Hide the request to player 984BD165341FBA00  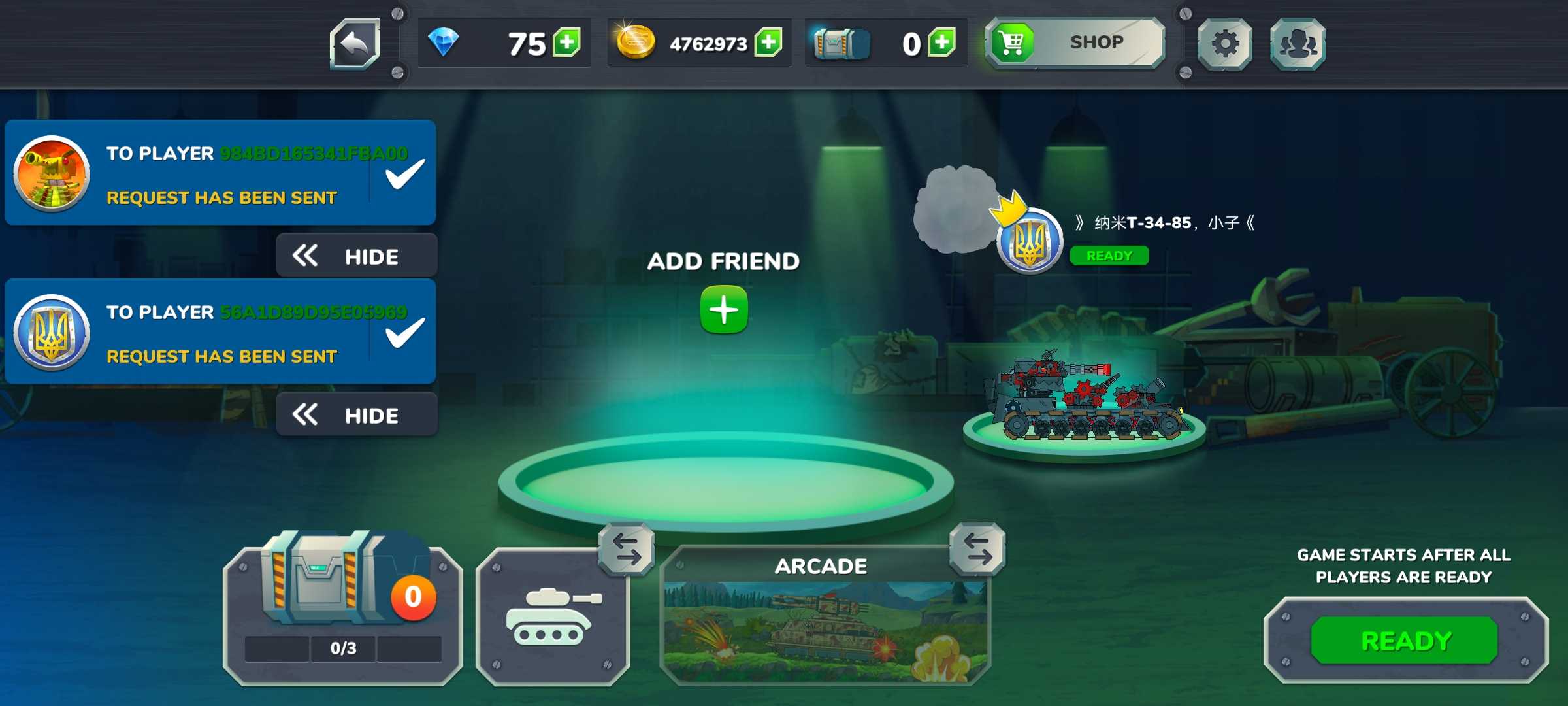357,256
